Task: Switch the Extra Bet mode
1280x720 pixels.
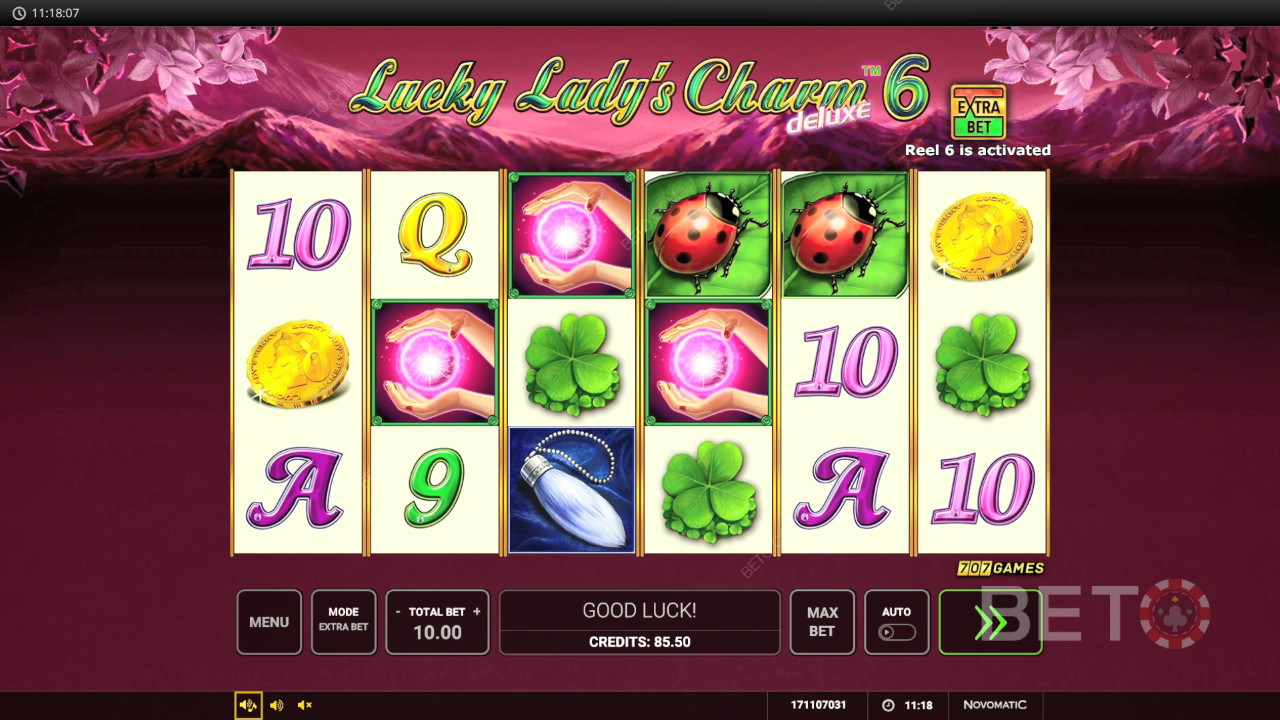Action: (343, 622)
